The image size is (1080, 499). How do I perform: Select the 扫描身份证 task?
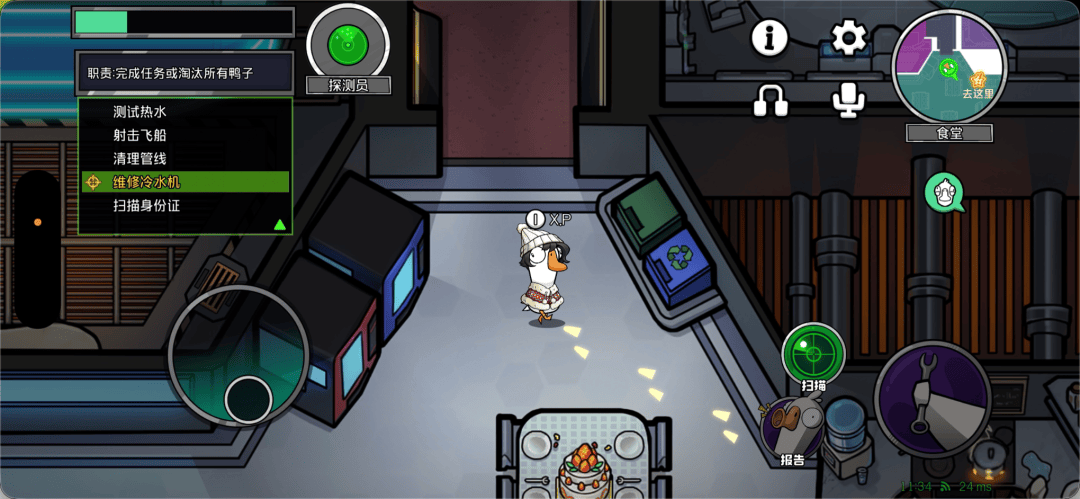click(146, 206)
